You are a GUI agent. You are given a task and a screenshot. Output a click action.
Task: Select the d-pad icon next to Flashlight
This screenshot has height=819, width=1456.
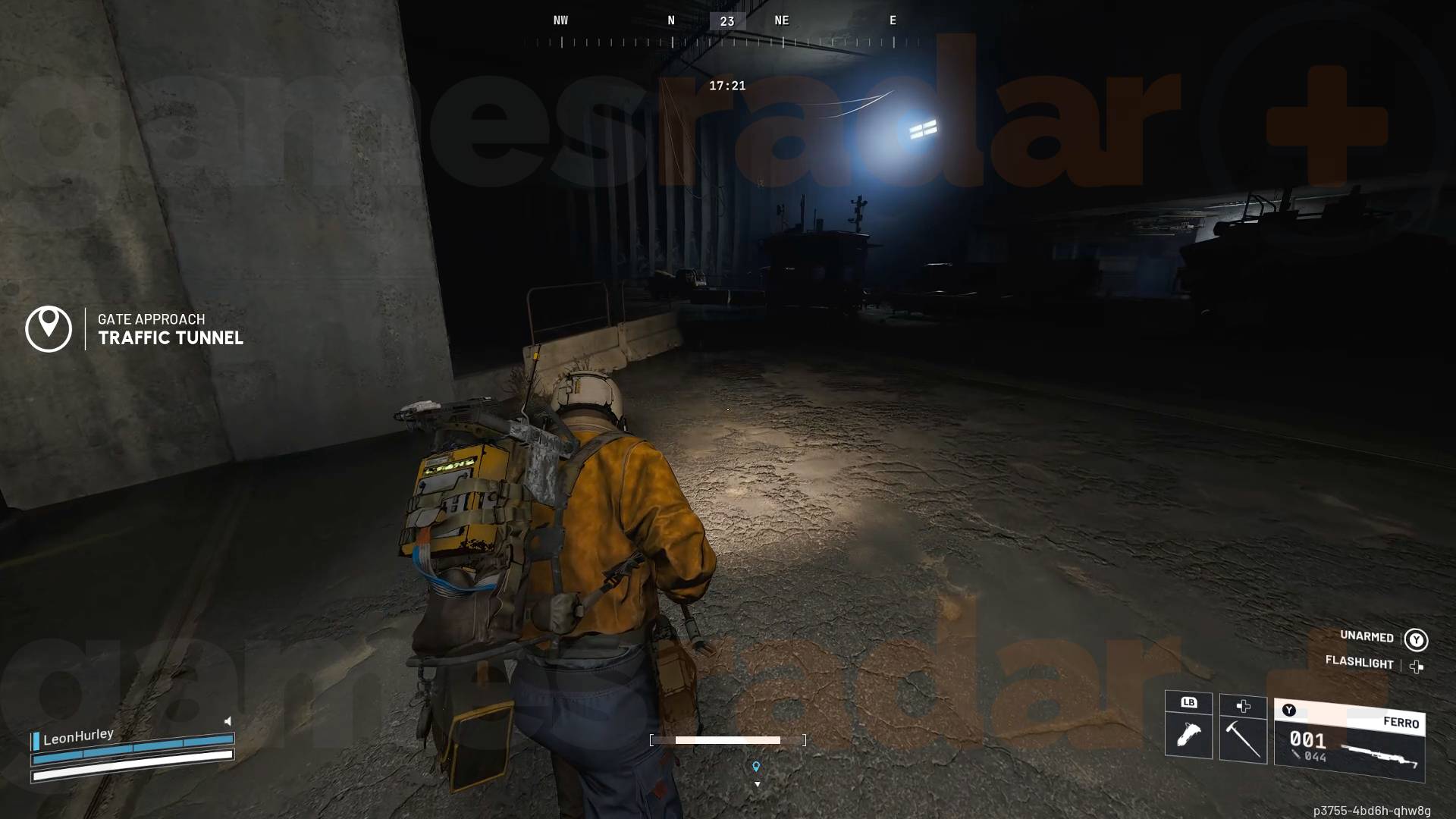pyautogui.click(x=1415, y=665)
